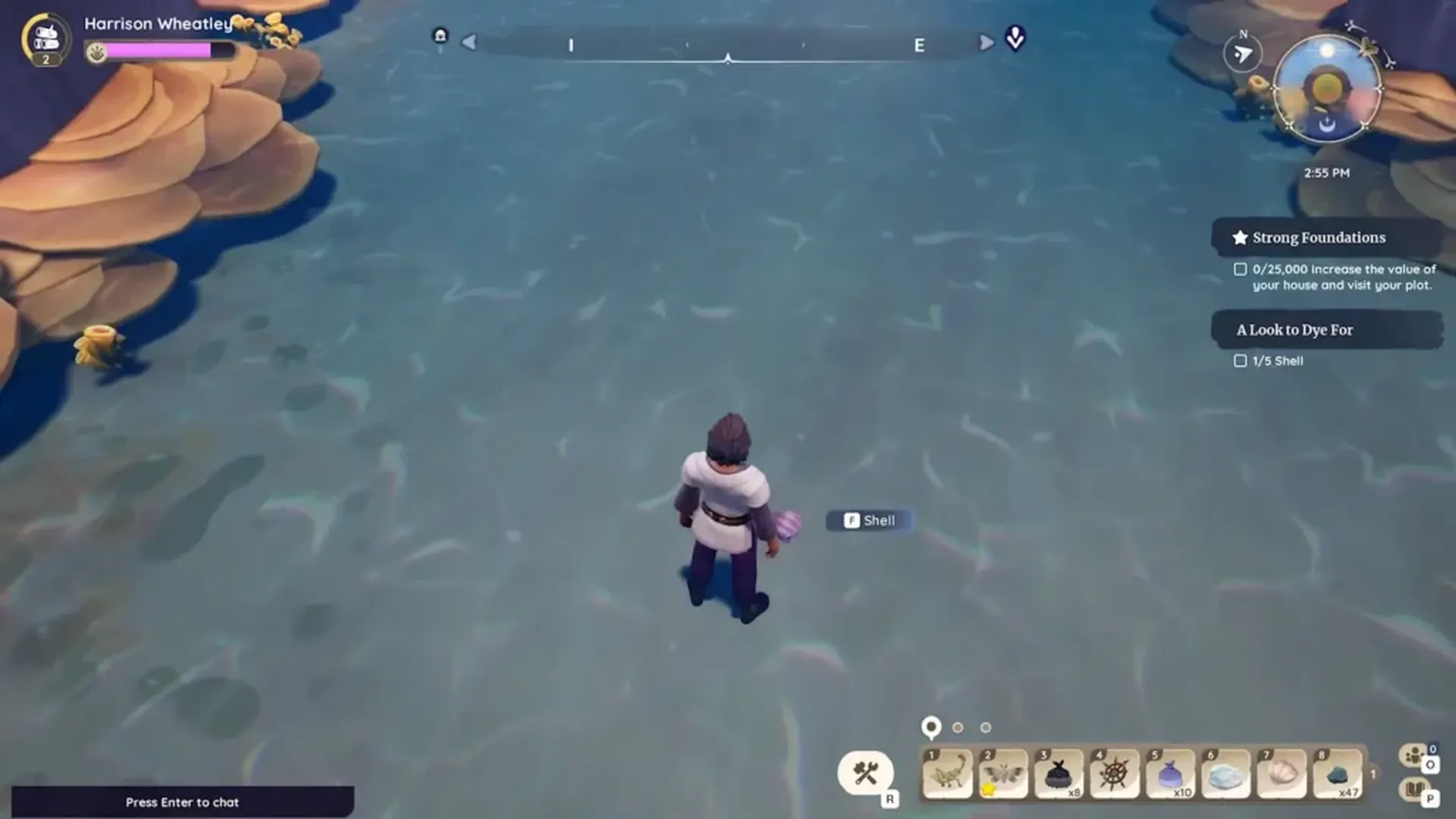Screen dimensions: 1456x819
Task: Check the 1/5 Shell quest objective
Action: [x=1241, y=360]
